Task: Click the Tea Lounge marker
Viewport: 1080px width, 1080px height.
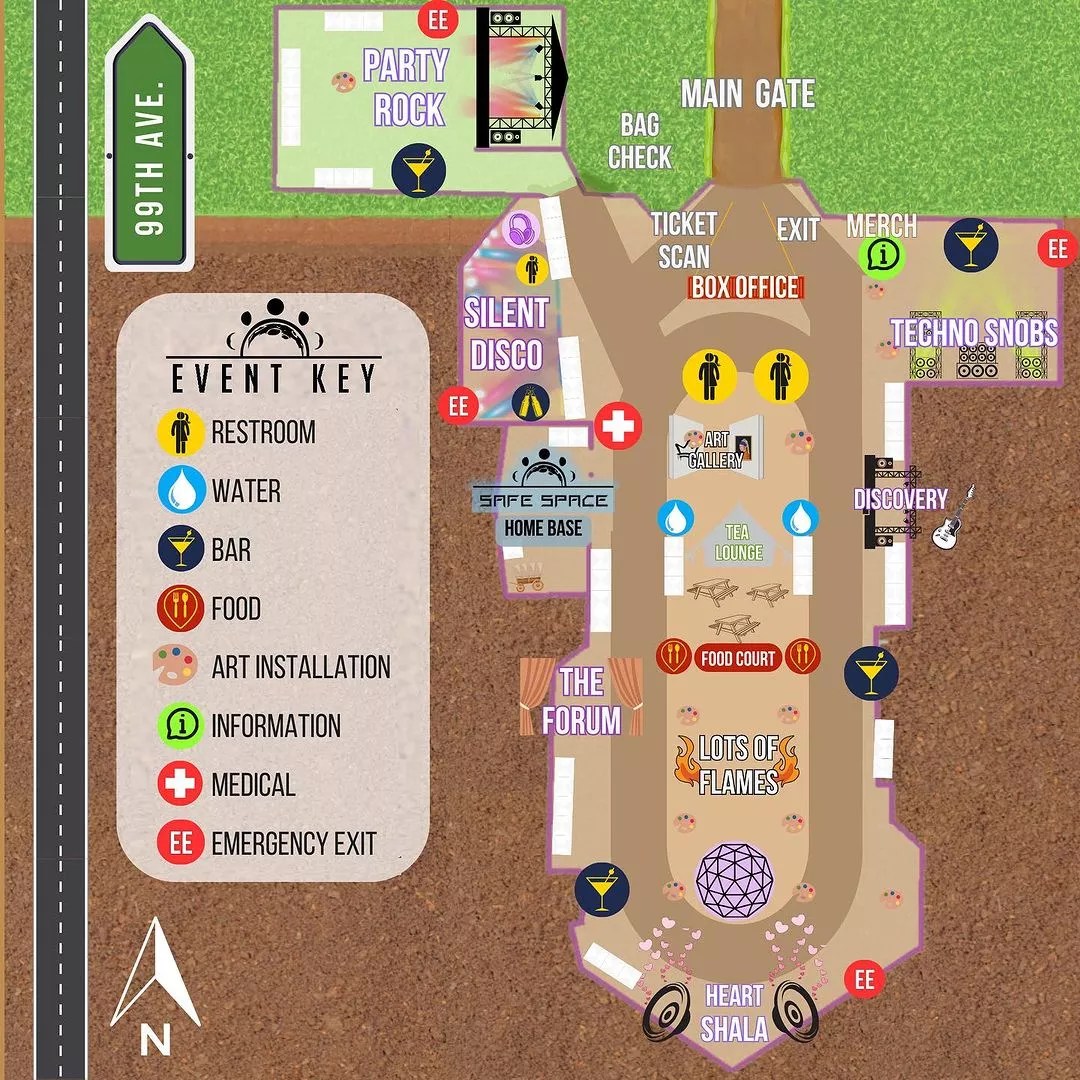Action: pos(738,542)
